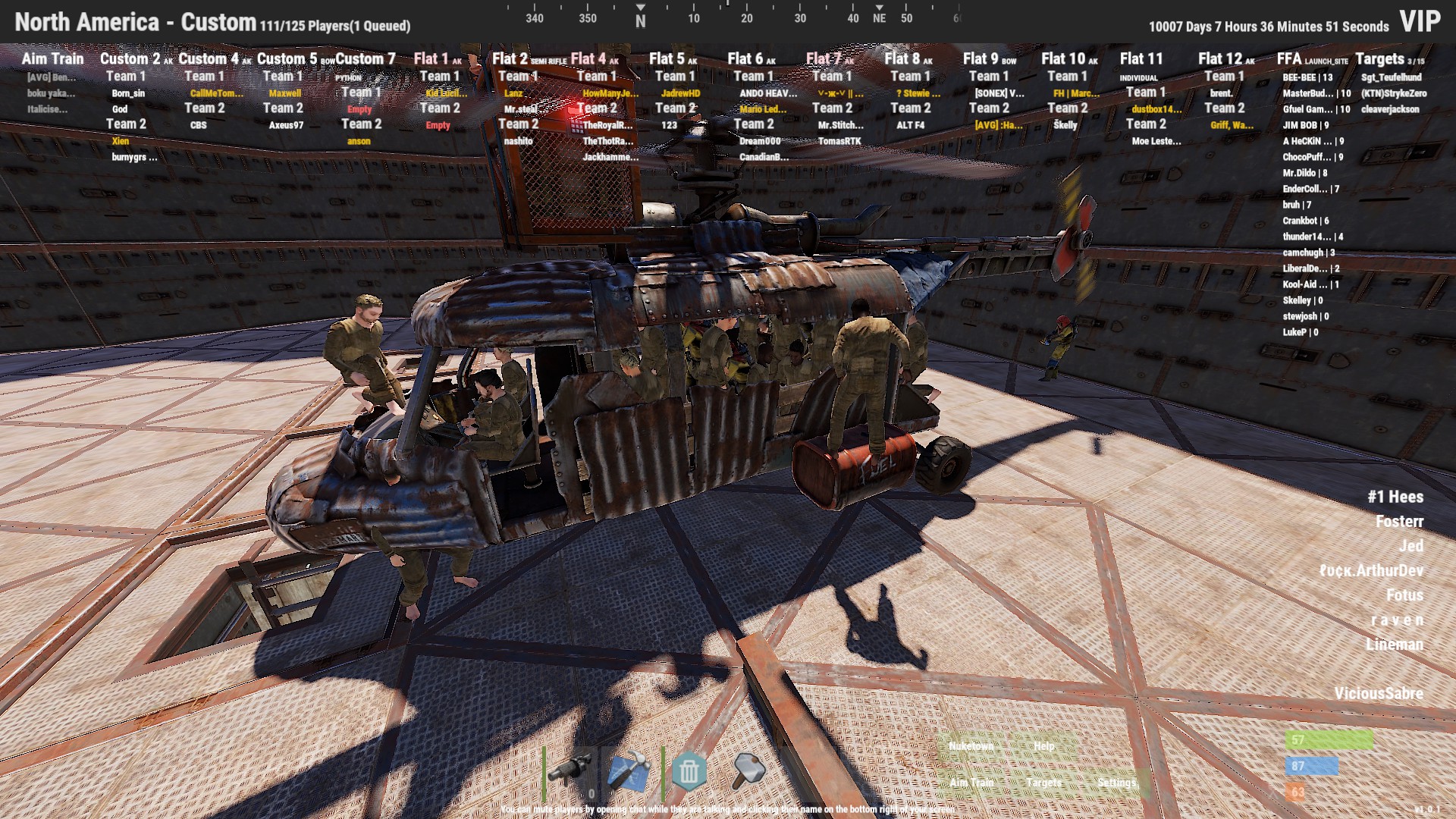Screen dimensions: 1456x819
Task: Click the Nuketown teleport button
Action: [x=971, y=747]
